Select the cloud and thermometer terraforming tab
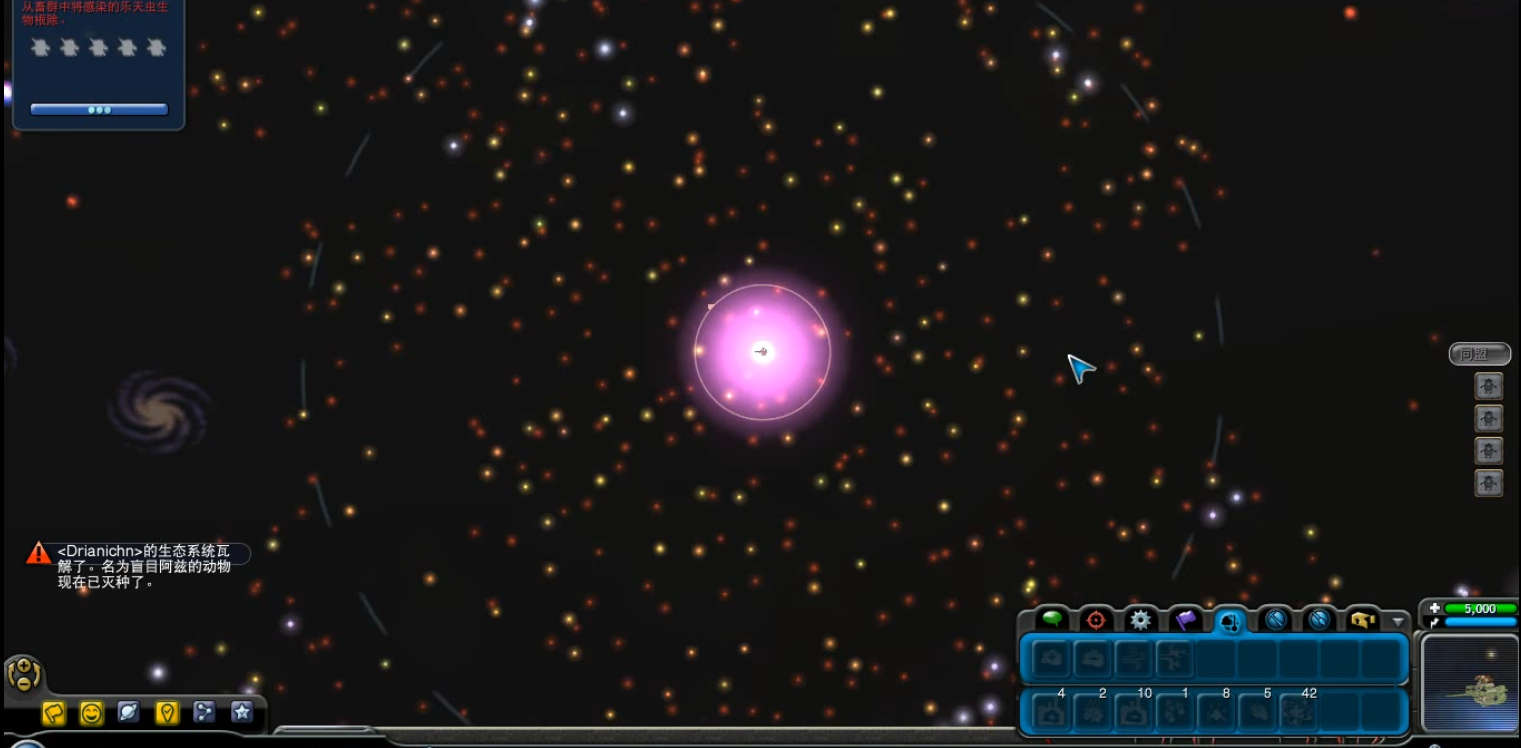 click(x=1231, y=621)
